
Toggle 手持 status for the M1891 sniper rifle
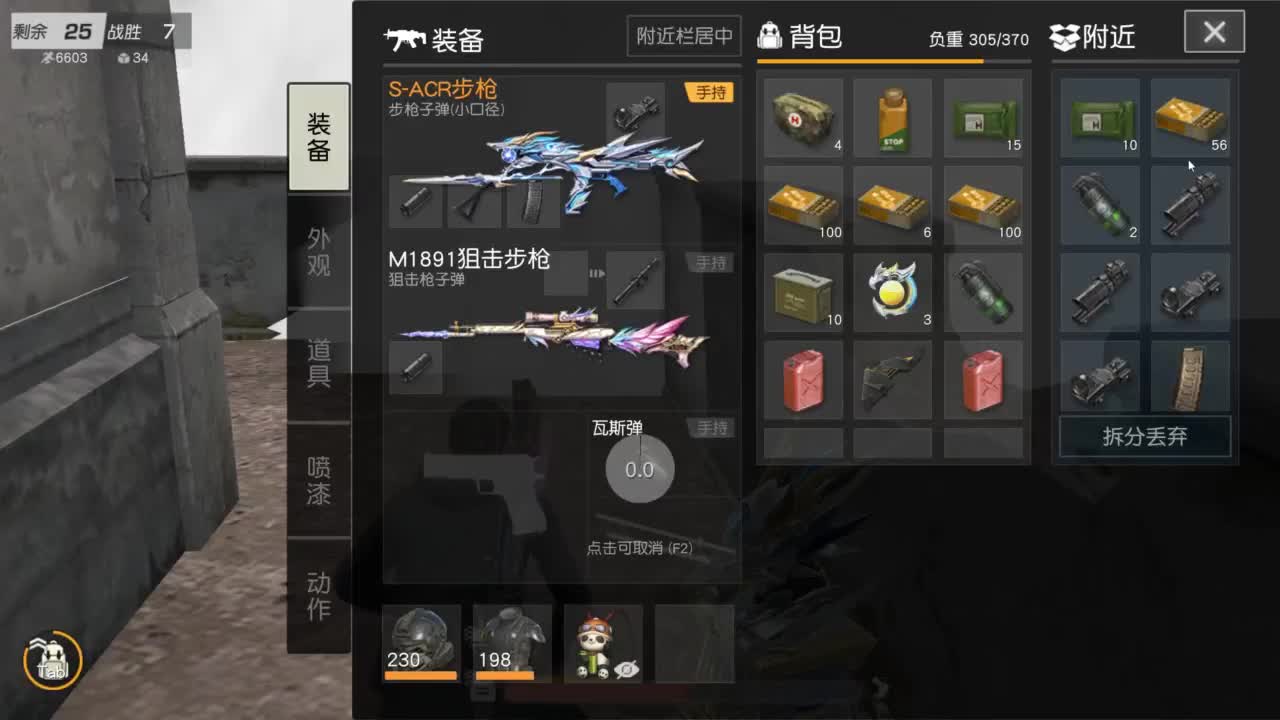(x=712, y=262)
